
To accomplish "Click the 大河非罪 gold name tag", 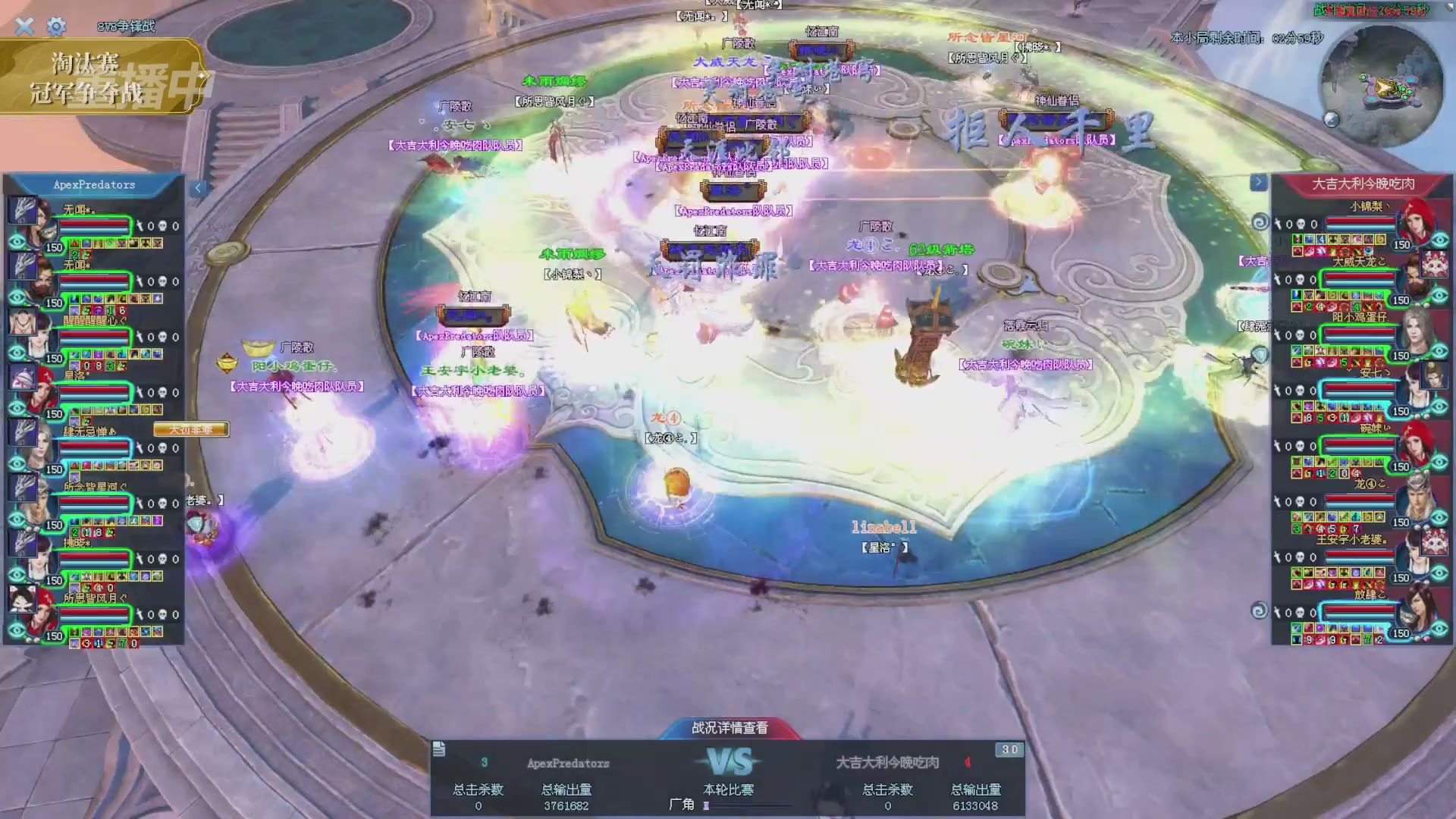I will tap(190, 430).
